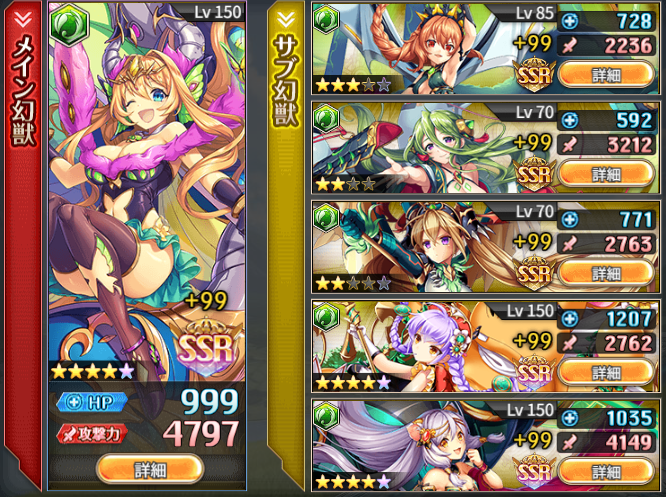
Task: View 詳細 for the beast with 771 HP
Action: [606, 272]
